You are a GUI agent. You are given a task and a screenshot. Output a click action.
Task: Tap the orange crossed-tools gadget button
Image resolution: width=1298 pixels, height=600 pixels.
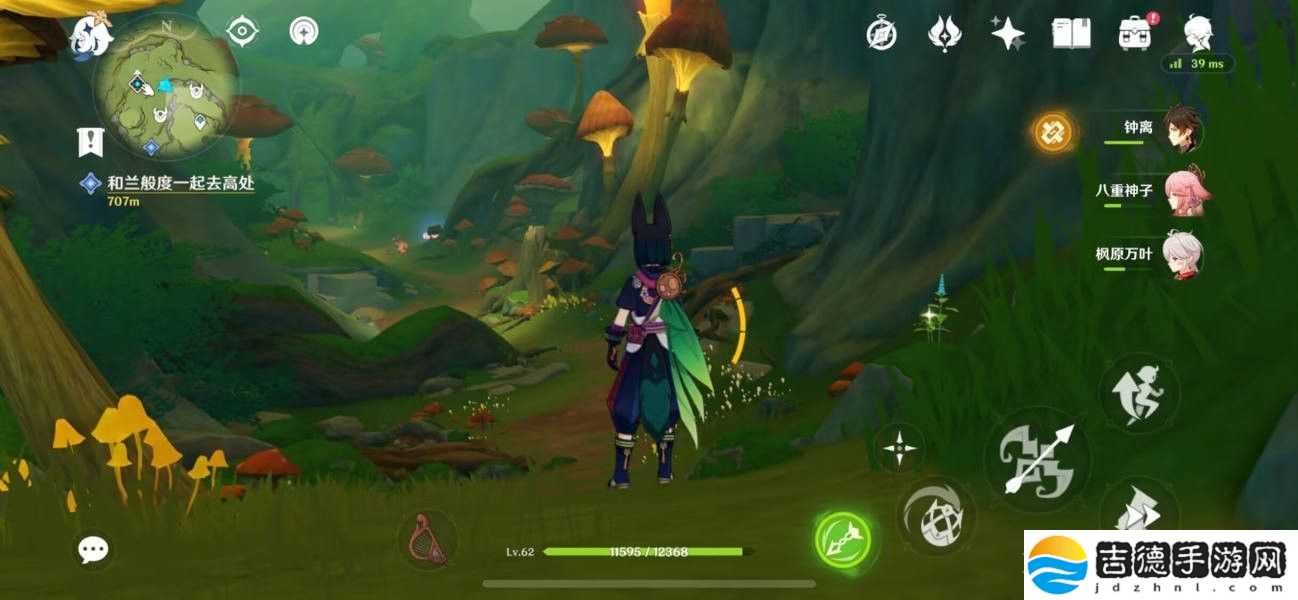point(1053,131)
